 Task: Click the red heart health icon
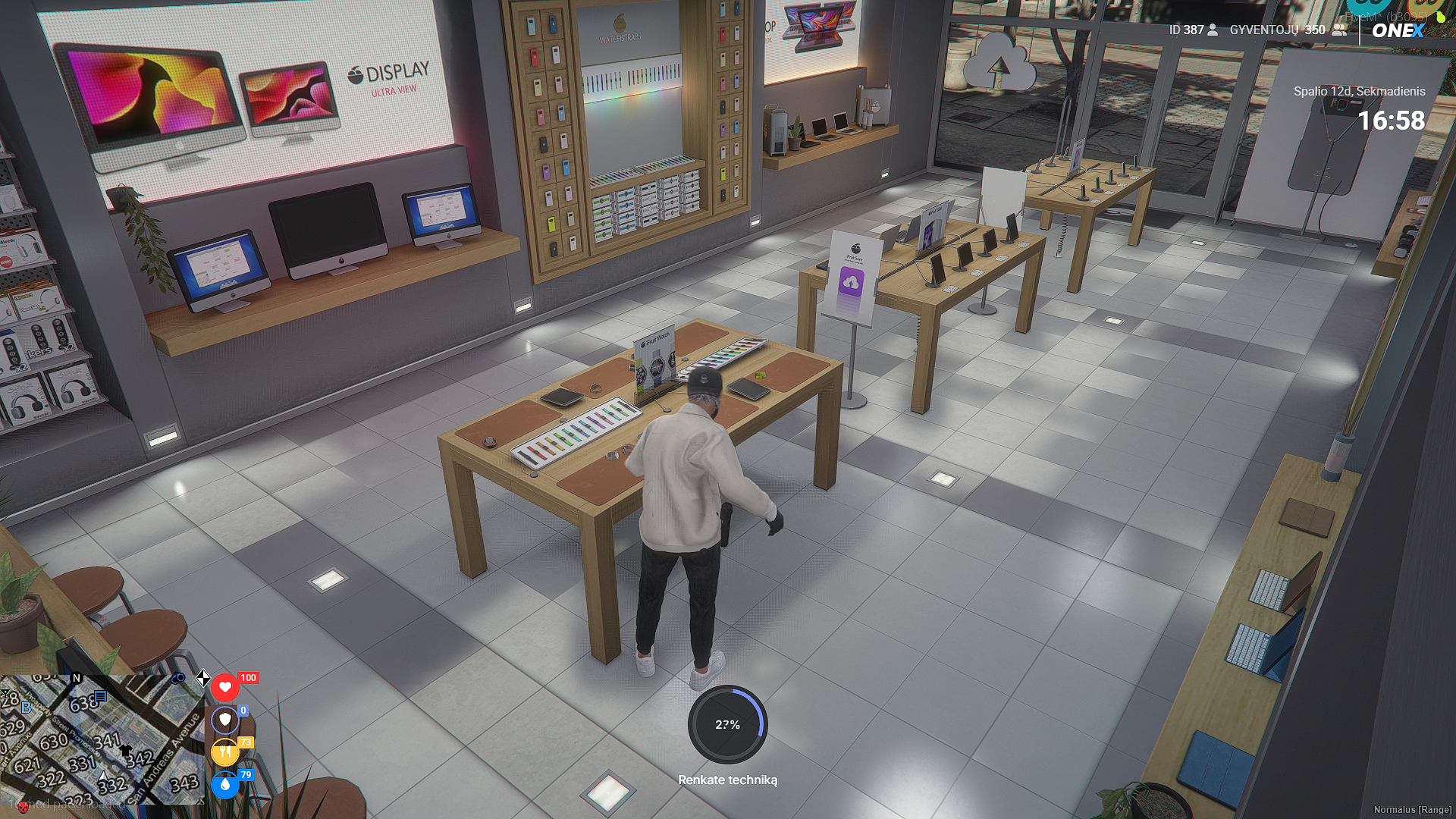pos(224,688)
